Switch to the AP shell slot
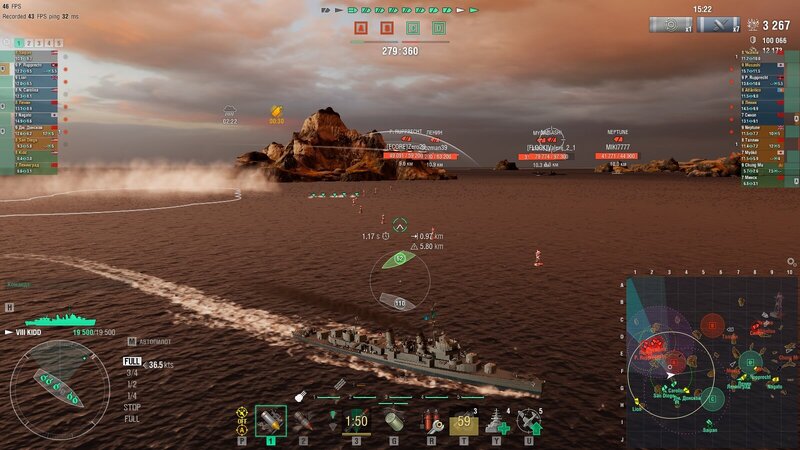 (x=302, y=421)
